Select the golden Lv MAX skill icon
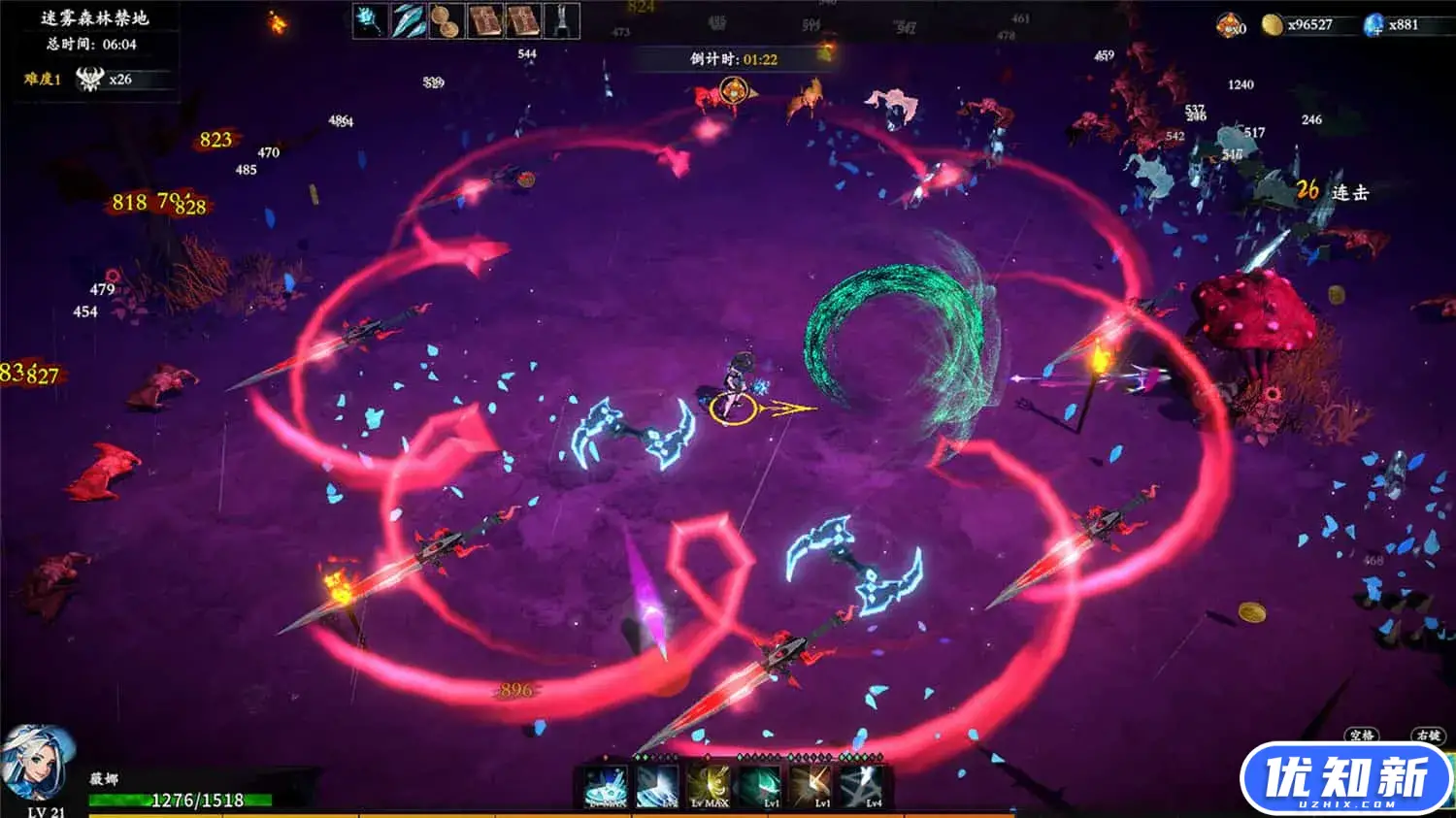Screen dimensions: 1456x818 click(708, 785)
